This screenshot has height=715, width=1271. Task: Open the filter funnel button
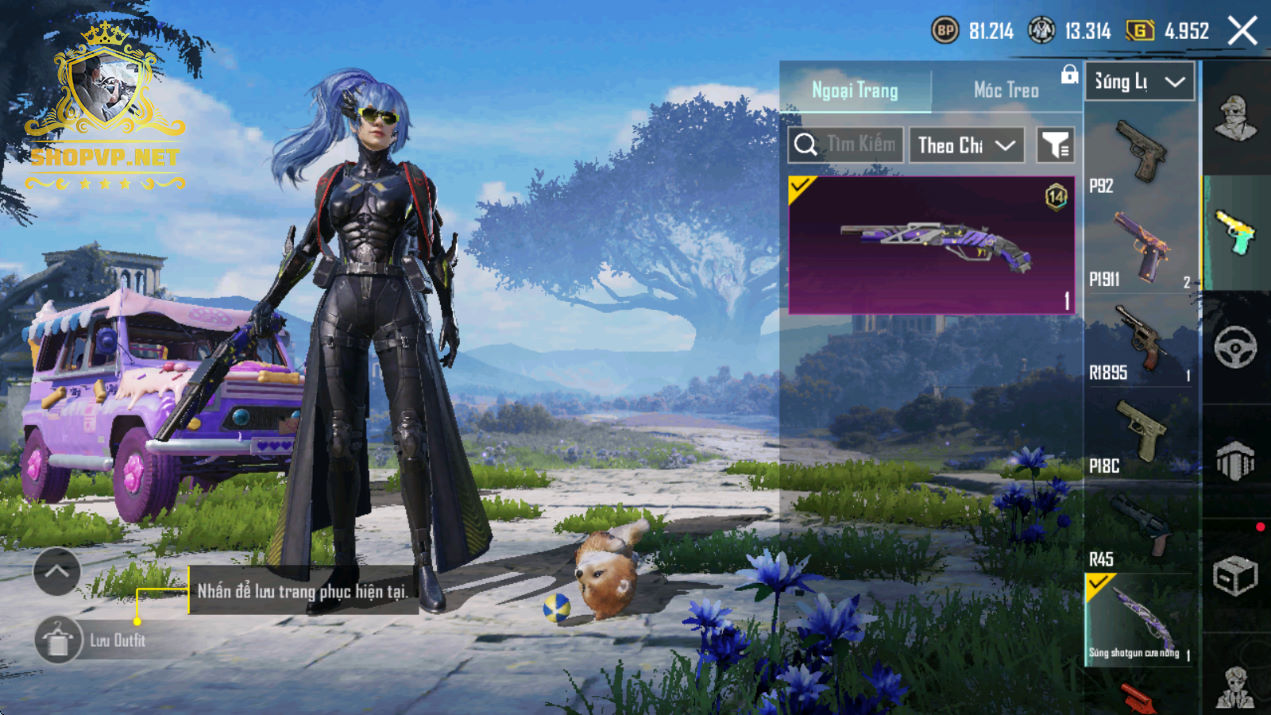click(x=1055, y=146)
